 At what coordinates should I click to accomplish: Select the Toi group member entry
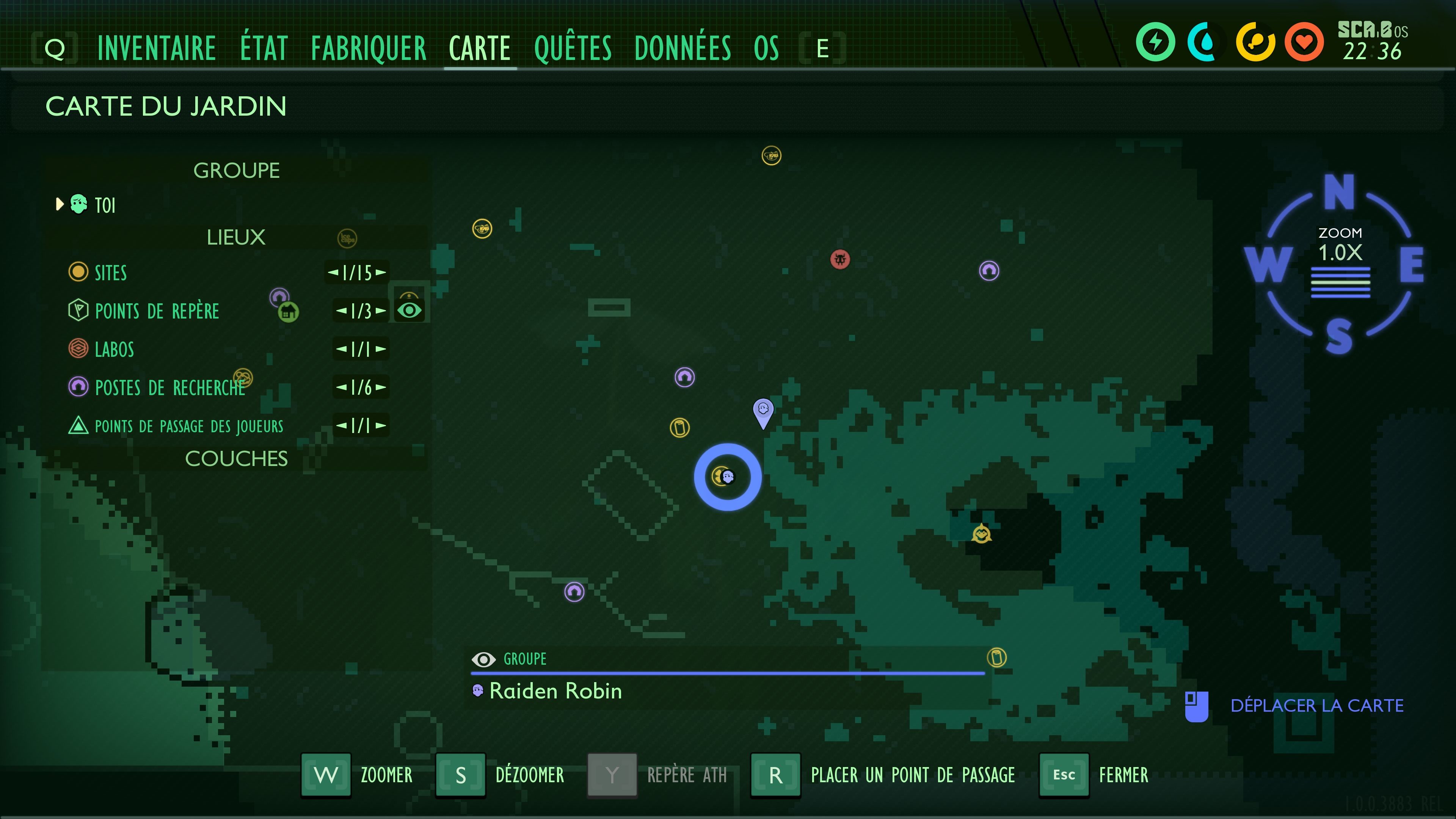click(x=105, y=205)
